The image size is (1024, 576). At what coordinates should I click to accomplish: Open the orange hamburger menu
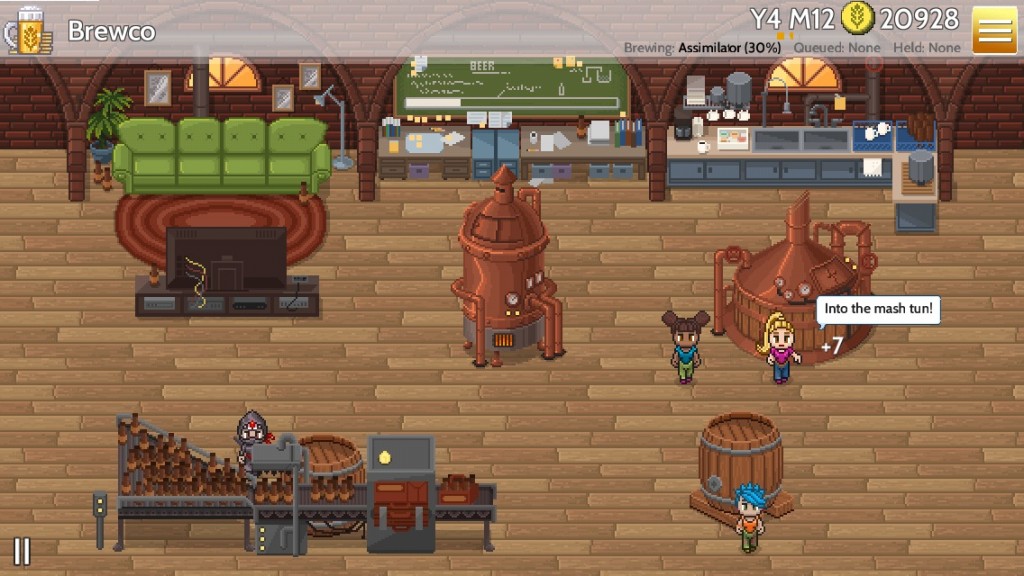click(994, 30)
